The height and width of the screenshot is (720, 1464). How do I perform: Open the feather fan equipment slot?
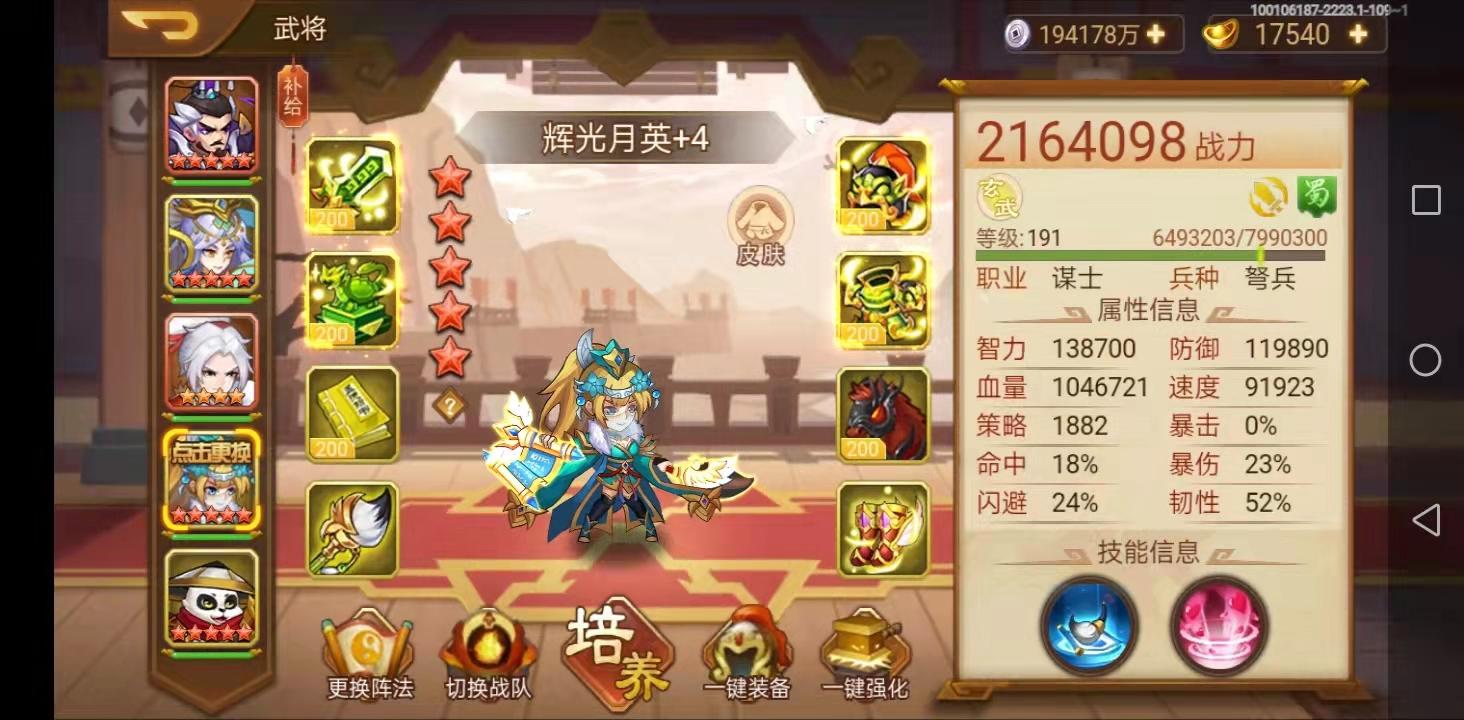click(352, 527)
